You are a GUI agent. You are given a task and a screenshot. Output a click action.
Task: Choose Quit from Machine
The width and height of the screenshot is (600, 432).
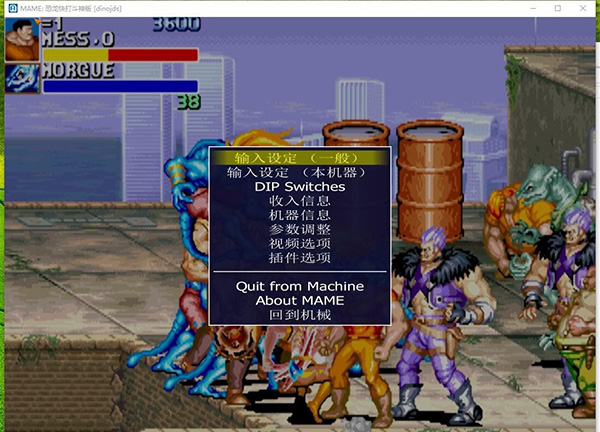click(299, 286)
